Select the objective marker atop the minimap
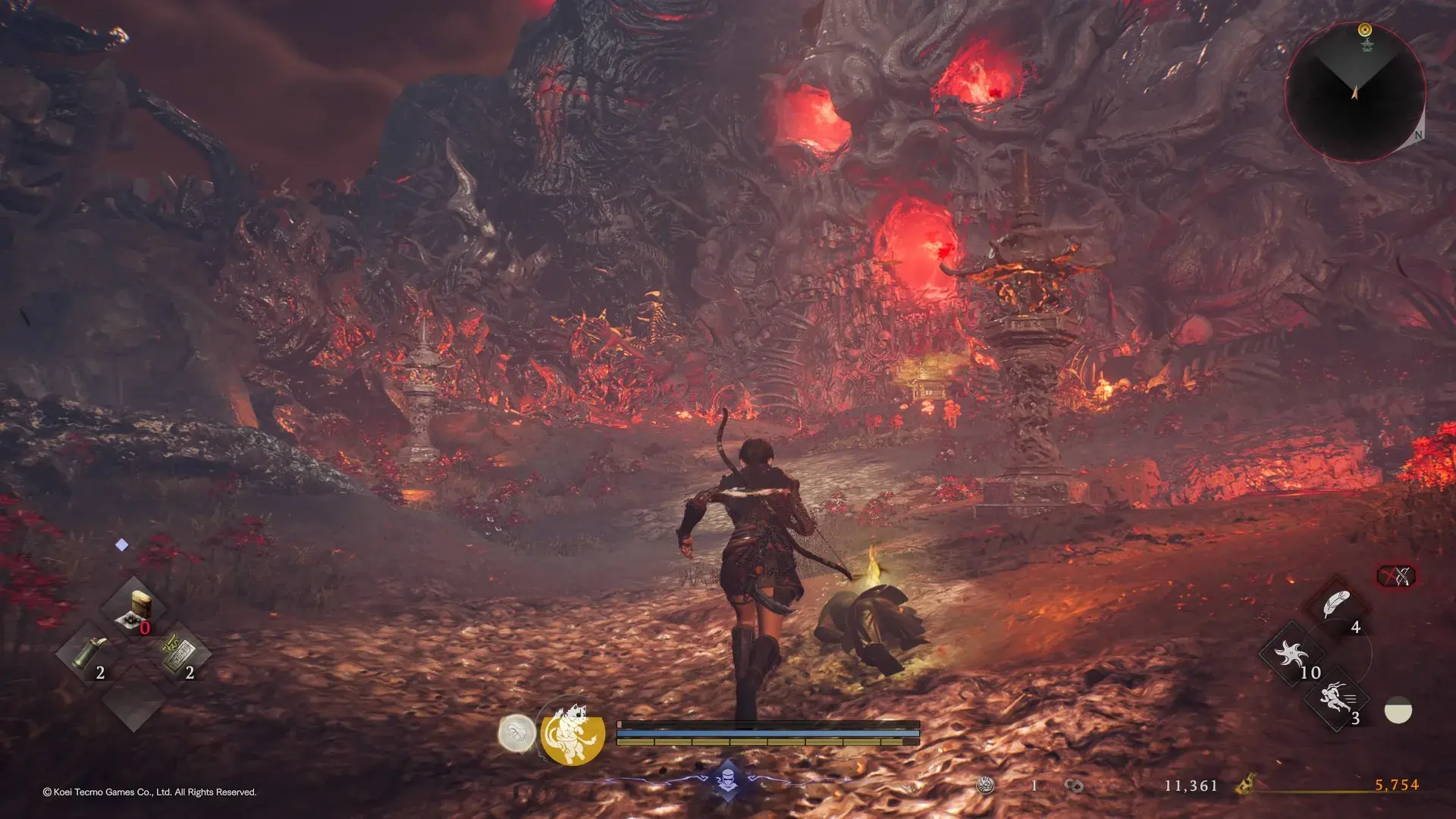This screenshot has height=819, width=1456. (1365, 30)
